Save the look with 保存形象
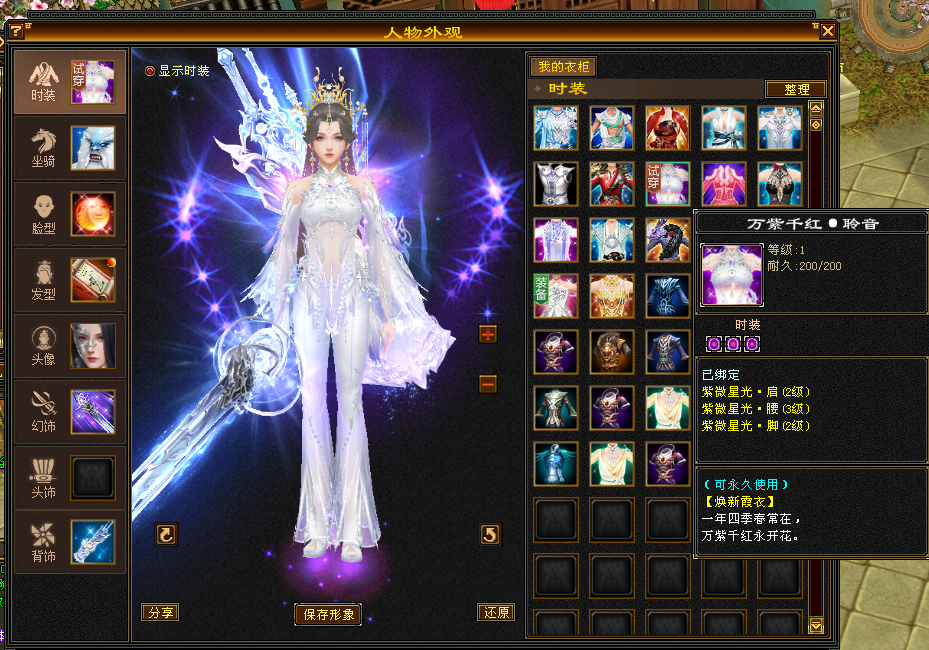Image resolution: width=929 pixels, height=650 pixels. [328, 614]
